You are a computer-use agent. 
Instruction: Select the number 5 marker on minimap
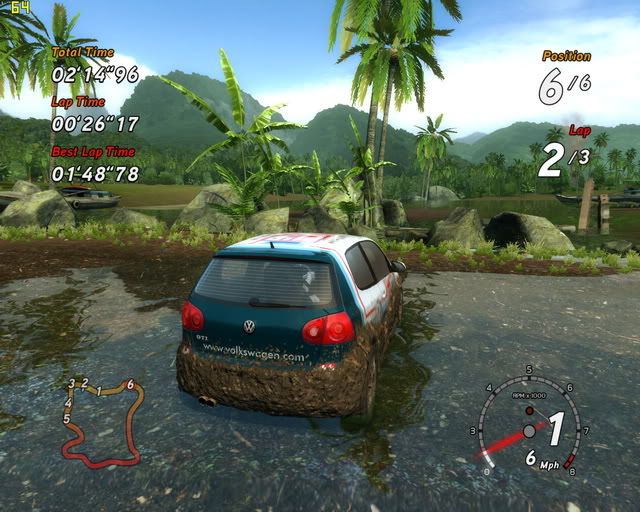point(66,419)
